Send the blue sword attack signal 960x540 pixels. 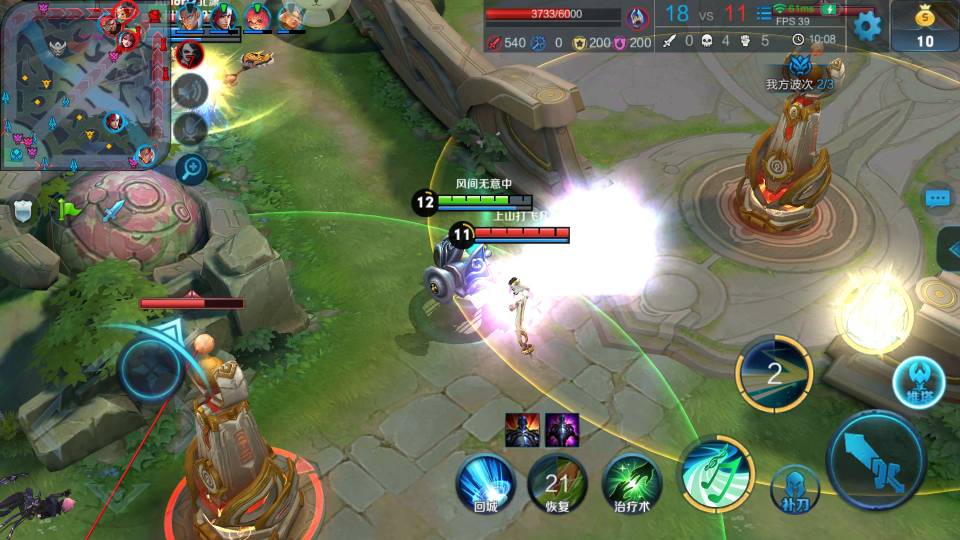tap(114, 210)
